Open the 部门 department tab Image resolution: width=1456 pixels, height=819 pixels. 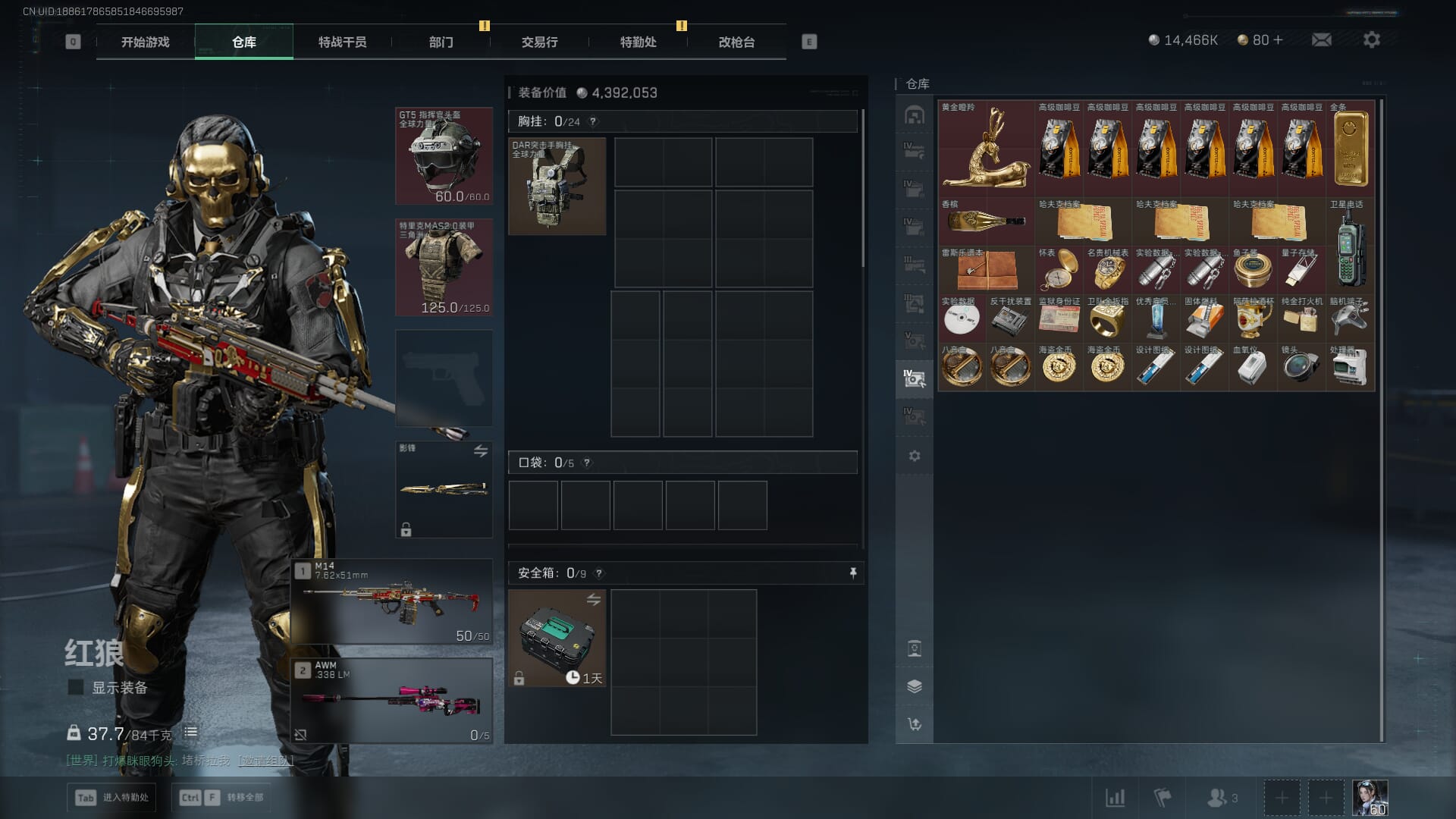(x=441, y=42)
